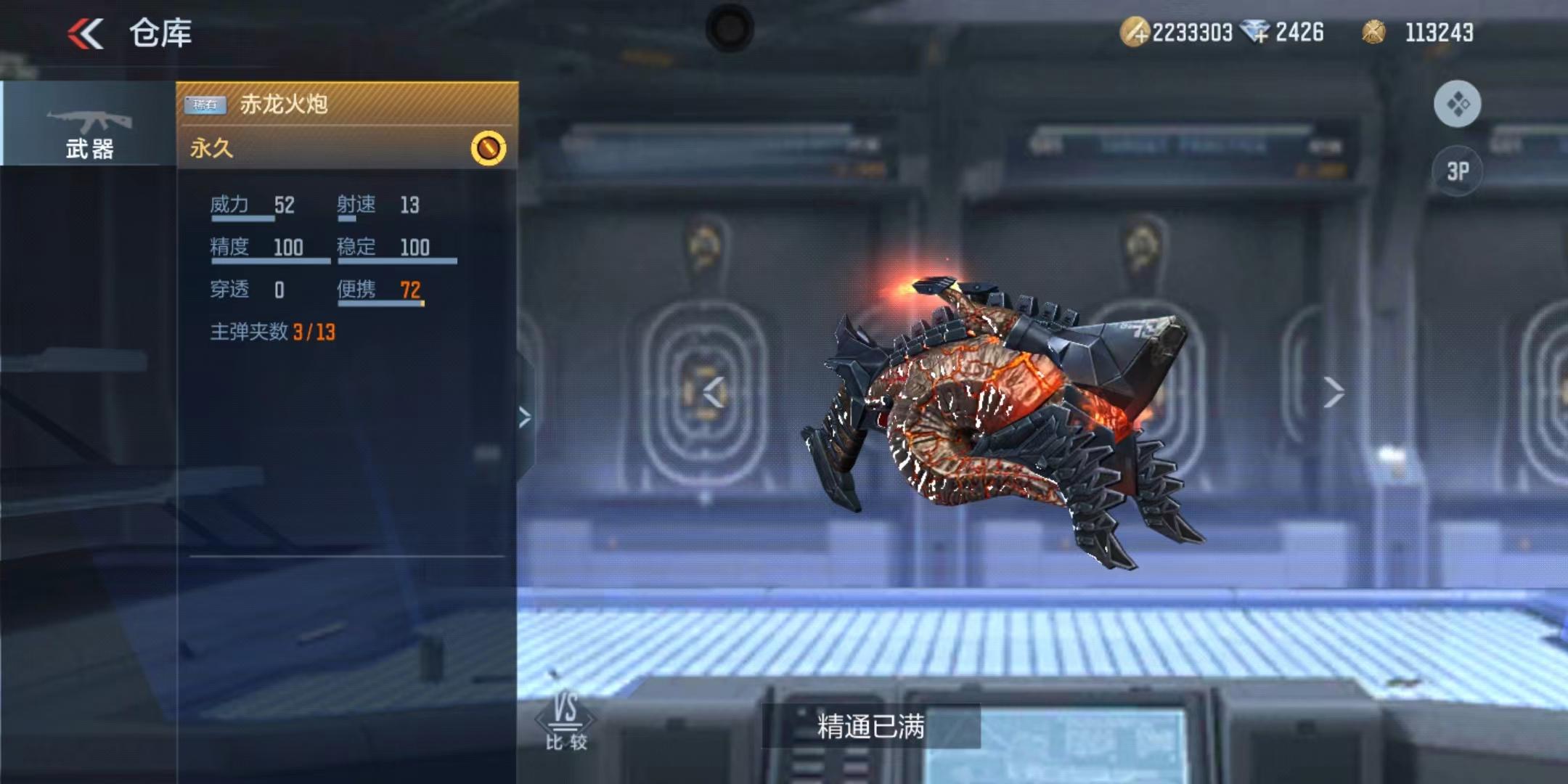Add gold via the gold coin currency icon
The image size is (1568, 784).
click(1134, 33)
